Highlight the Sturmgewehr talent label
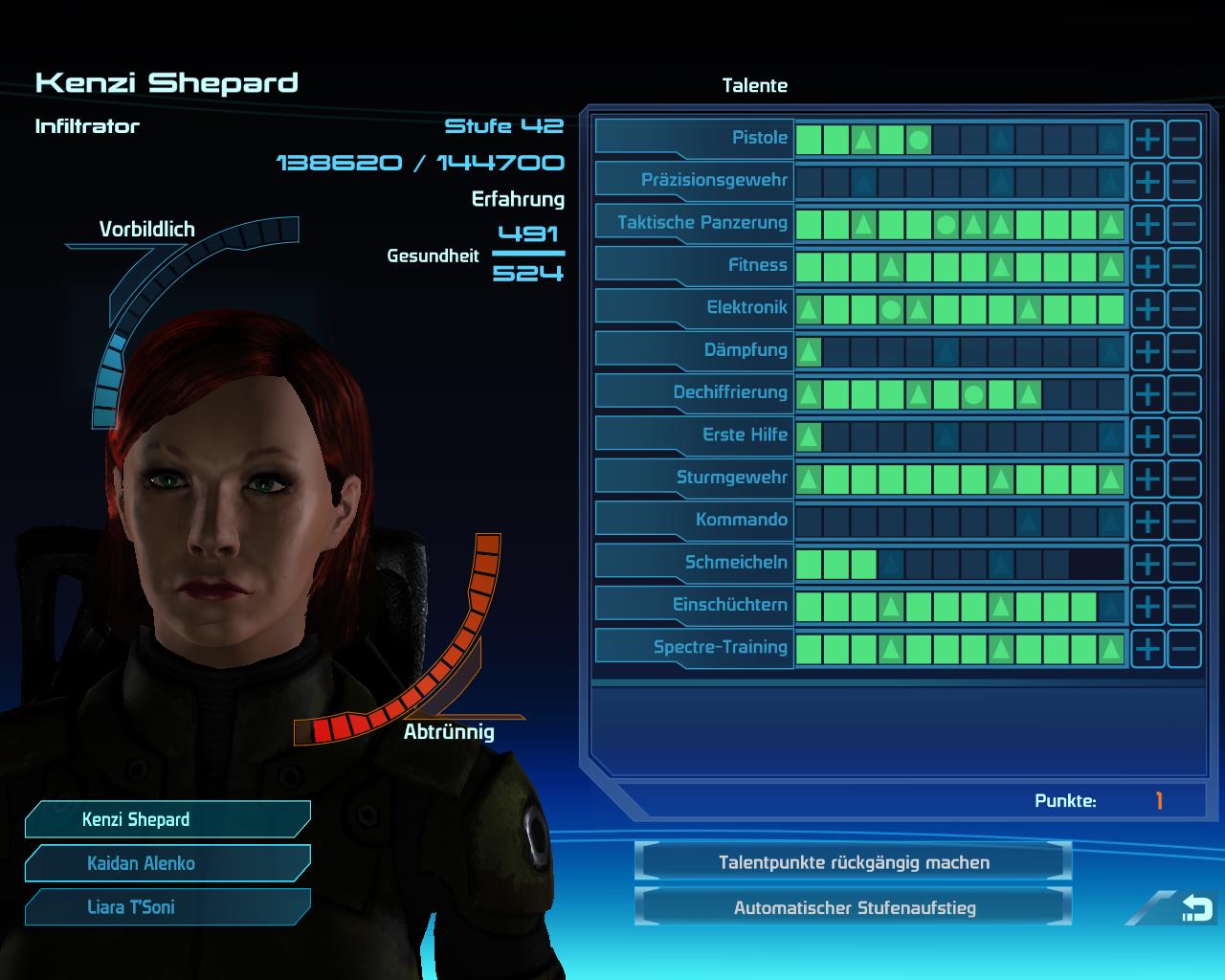 pyautogui.click(x=696, y=477)
